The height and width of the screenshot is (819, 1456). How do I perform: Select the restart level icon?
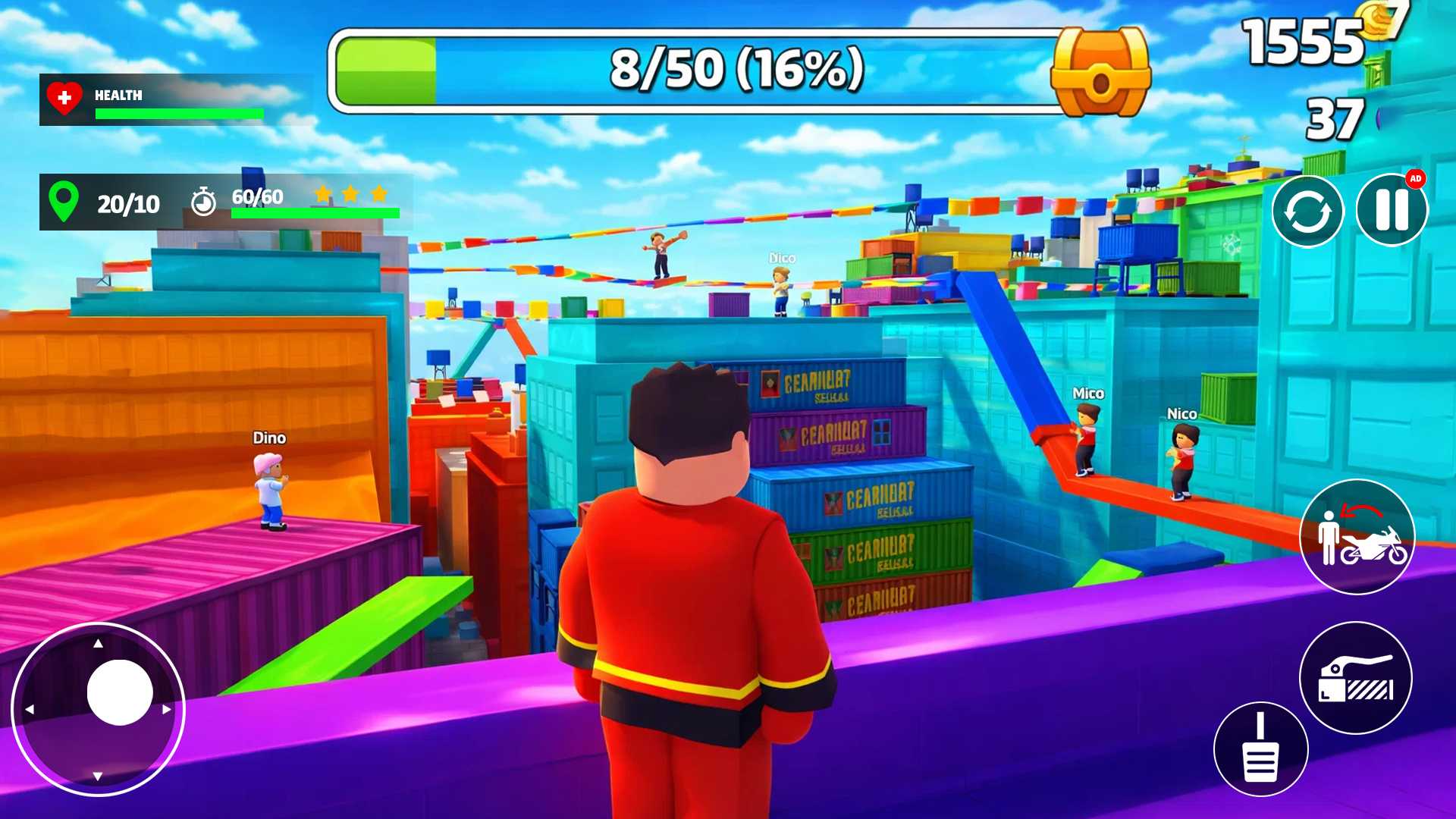[x=1308, y=210]
